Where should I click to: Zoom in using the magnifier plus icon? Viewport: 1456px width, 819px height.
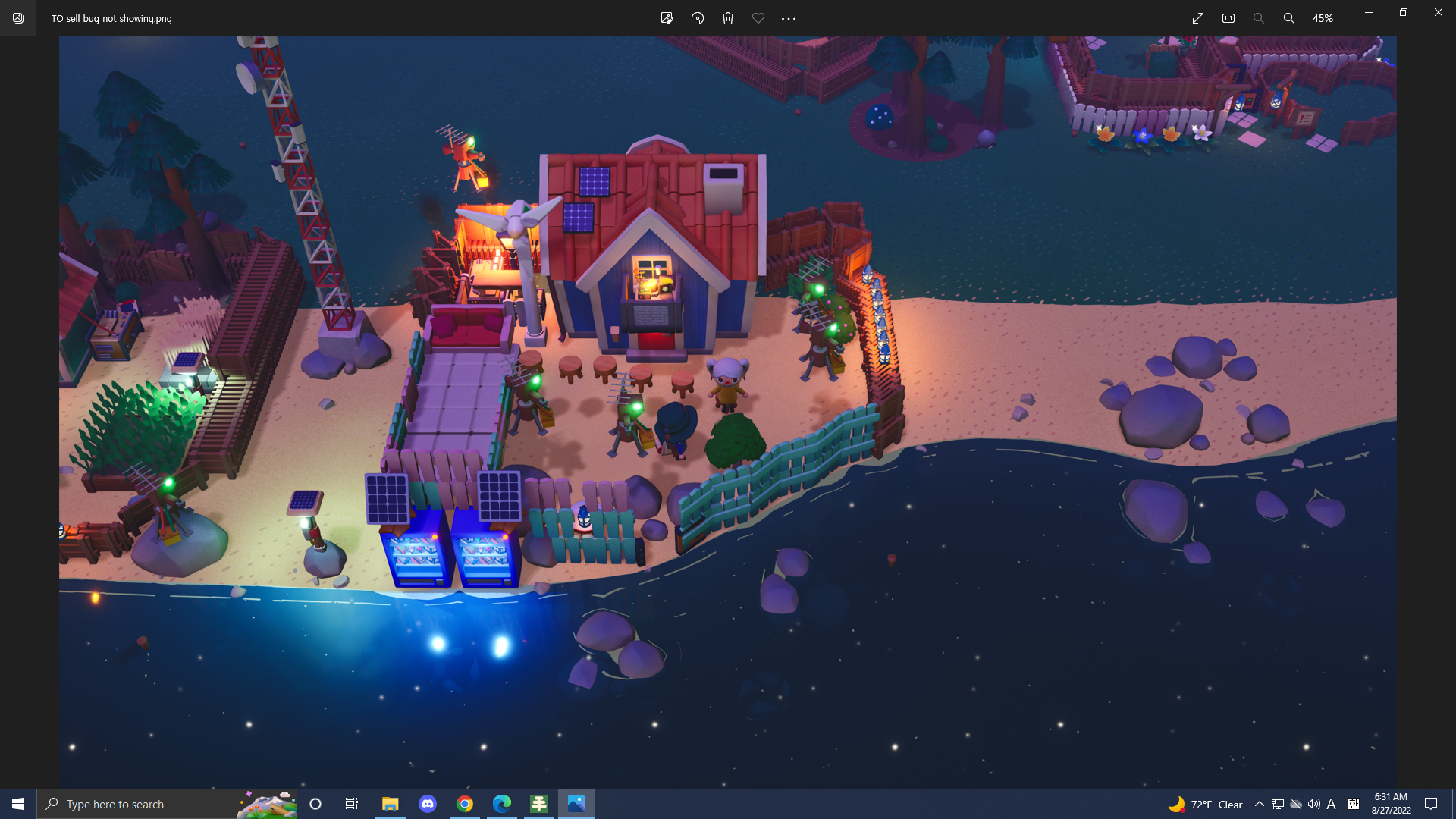[x=1288, y=18]
